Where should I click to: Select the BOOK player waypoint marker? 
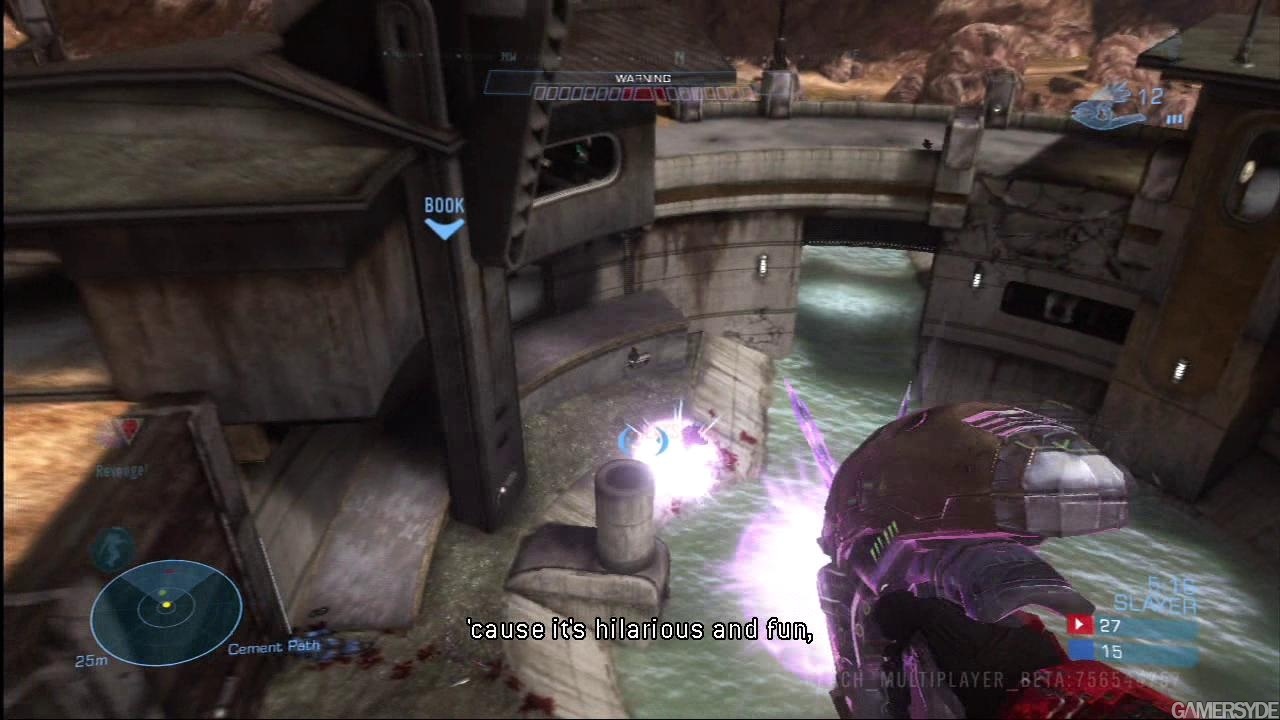point(444,217)
